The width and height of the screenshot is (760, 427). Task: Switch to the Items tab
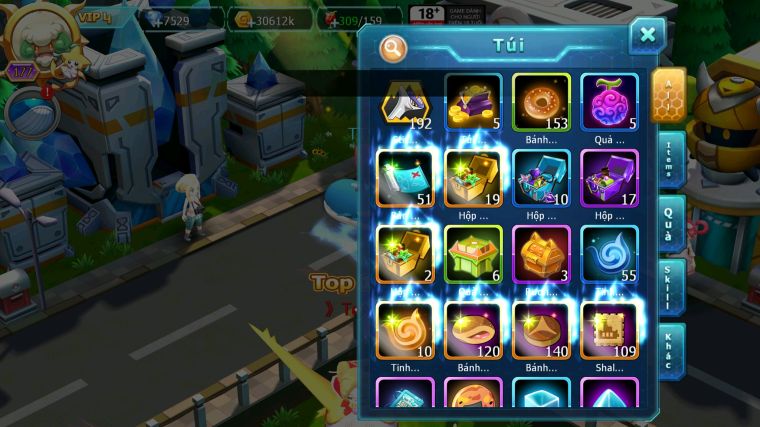[669, 159]
